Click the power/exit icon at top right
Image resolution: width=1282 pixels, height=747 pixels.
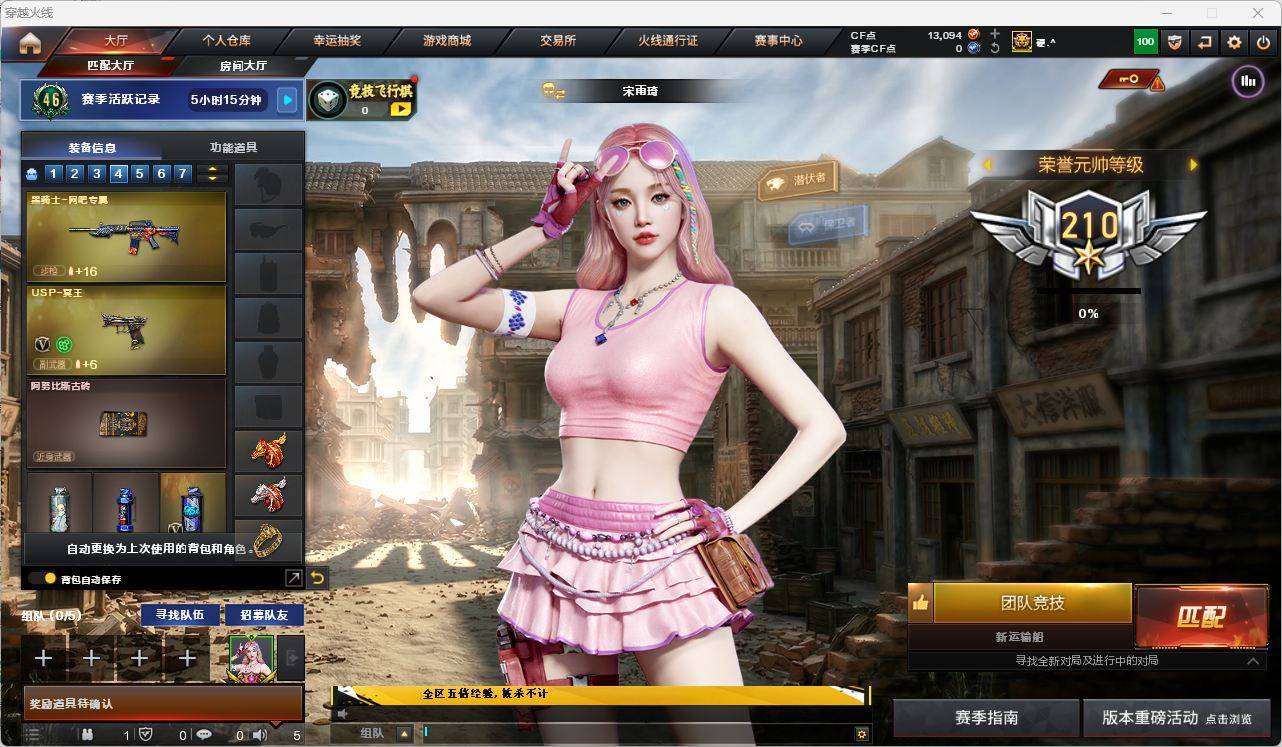coord(1263,42)
